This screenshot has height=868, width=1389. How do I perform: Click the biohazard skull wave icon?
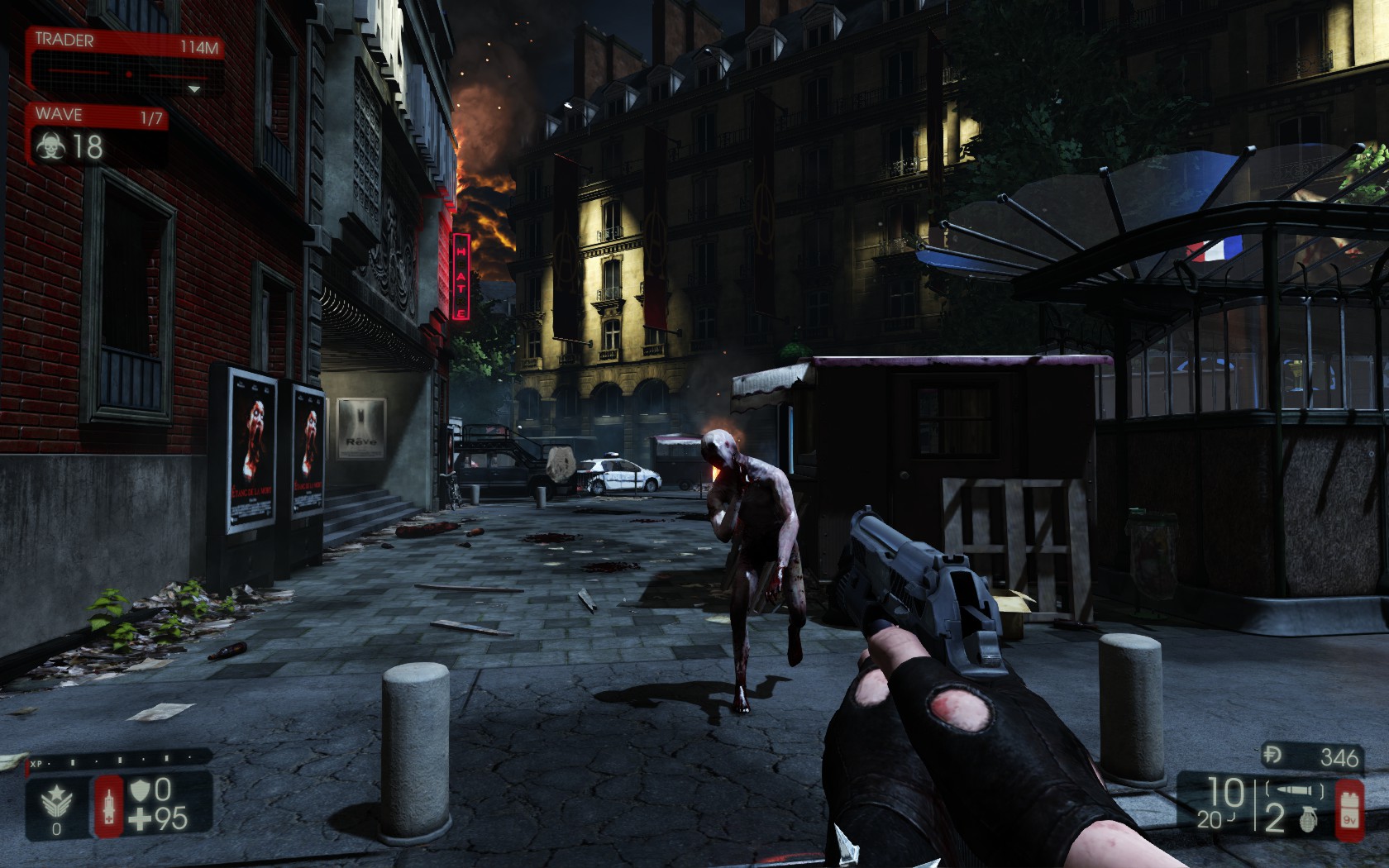point(50,147)
